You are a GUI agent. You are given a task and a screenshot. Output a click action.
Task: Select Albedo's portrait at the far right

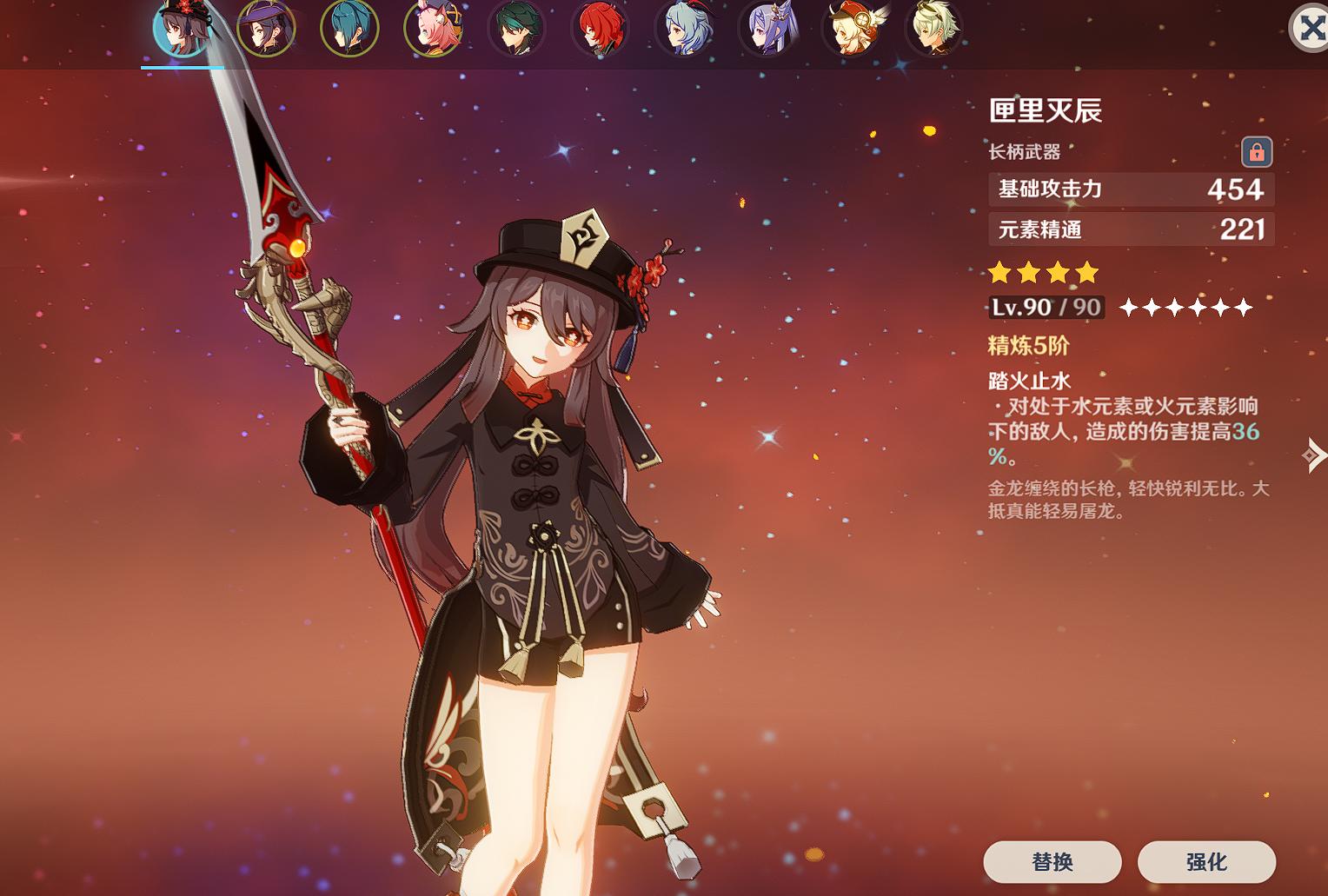click(934, 28)
